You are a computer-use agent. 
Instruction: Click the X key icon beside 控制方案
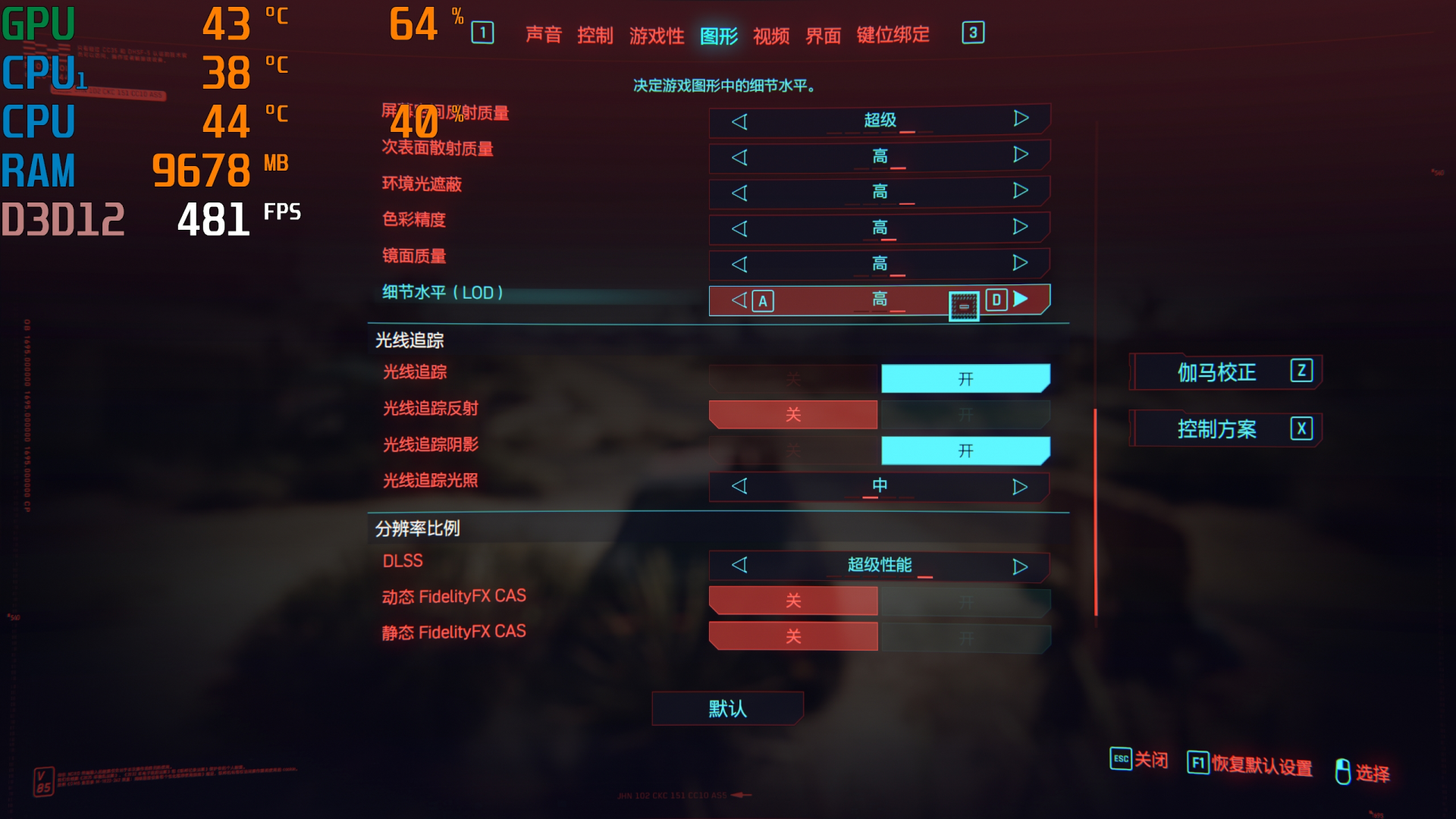[x=1302, y=428]
